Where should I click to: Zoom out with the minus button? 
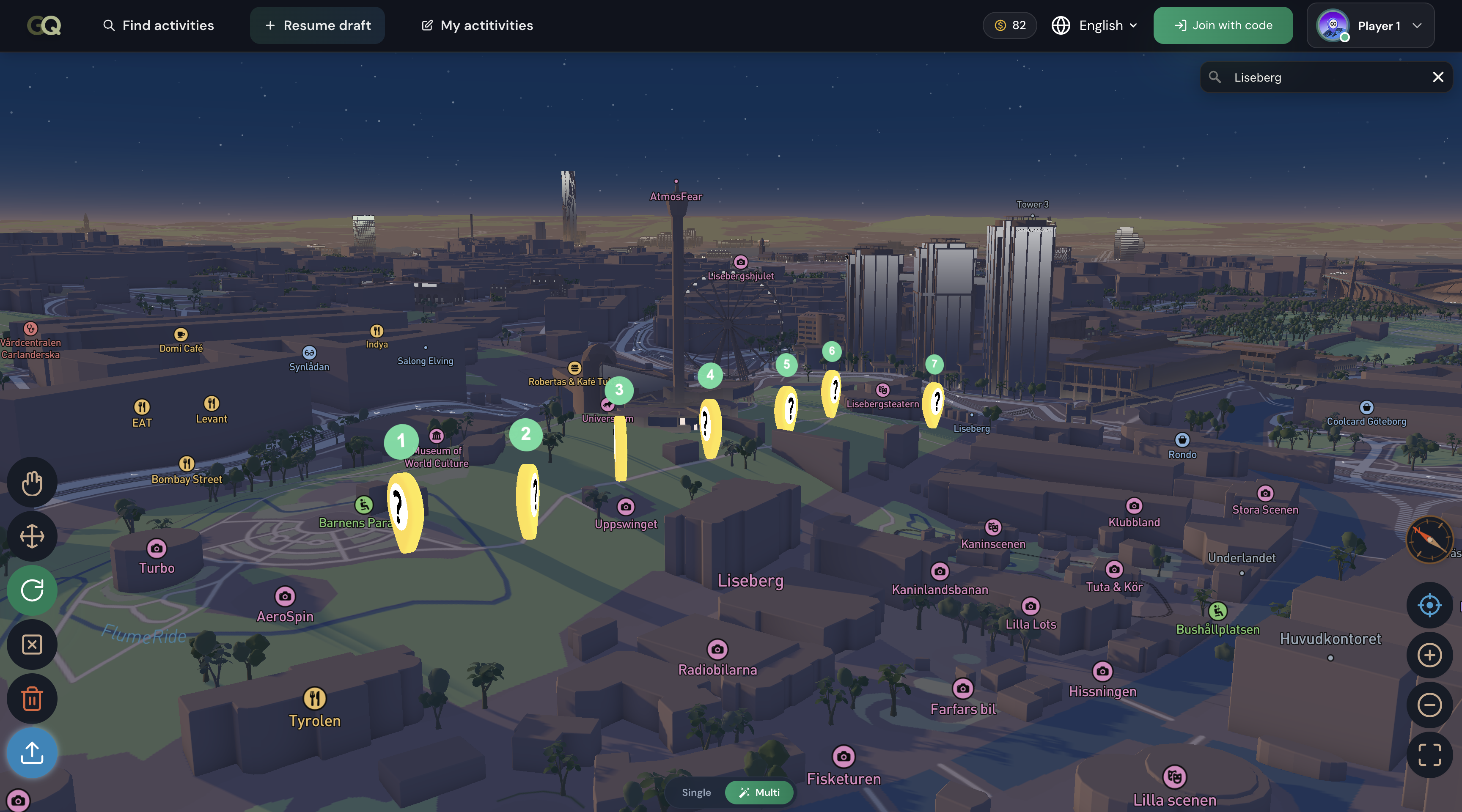tap(1429, 705)
